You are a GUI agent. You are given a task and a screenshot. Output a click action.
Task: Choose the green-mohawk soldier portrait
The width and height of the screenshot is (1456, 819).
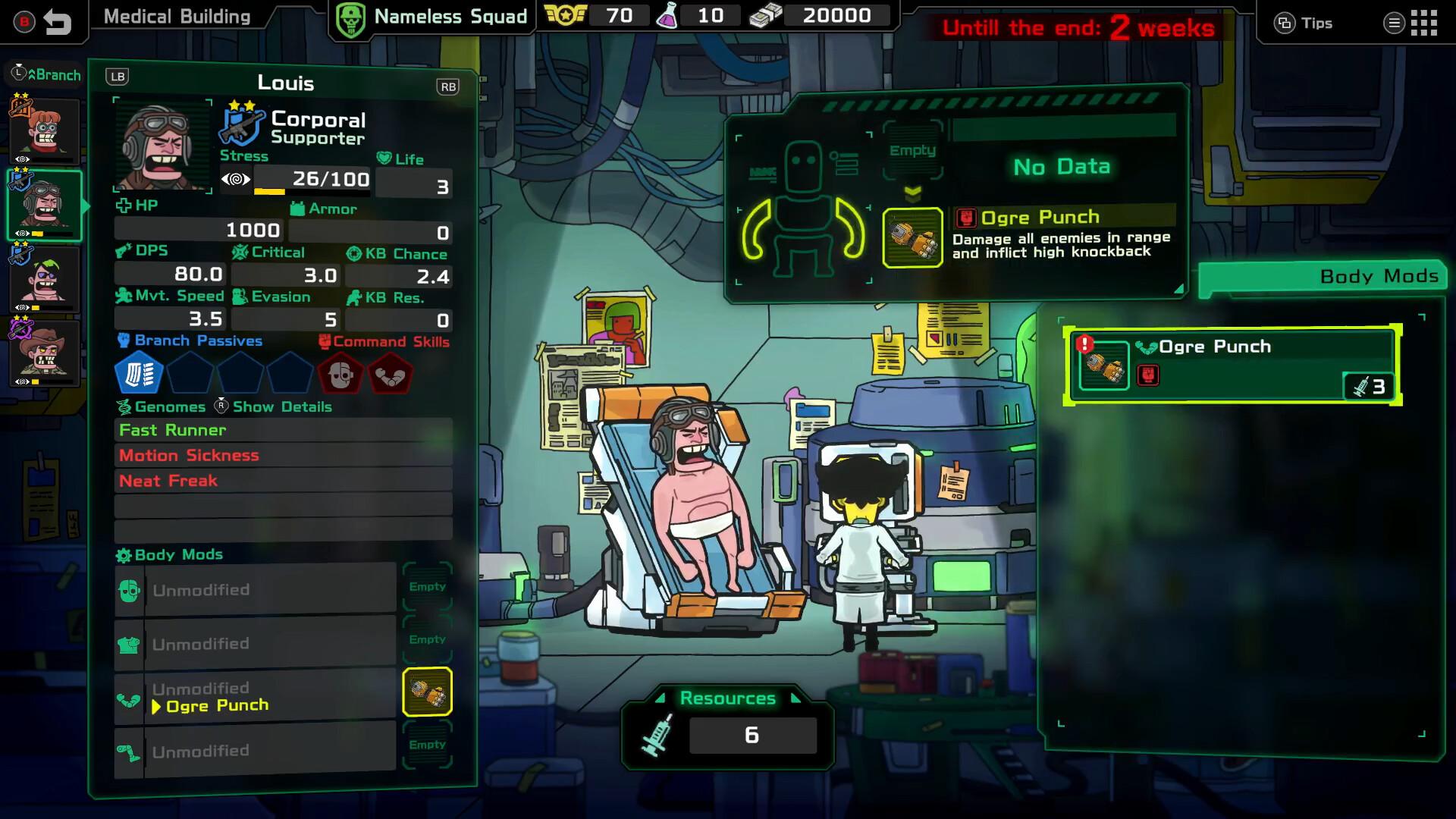[45, 278]
